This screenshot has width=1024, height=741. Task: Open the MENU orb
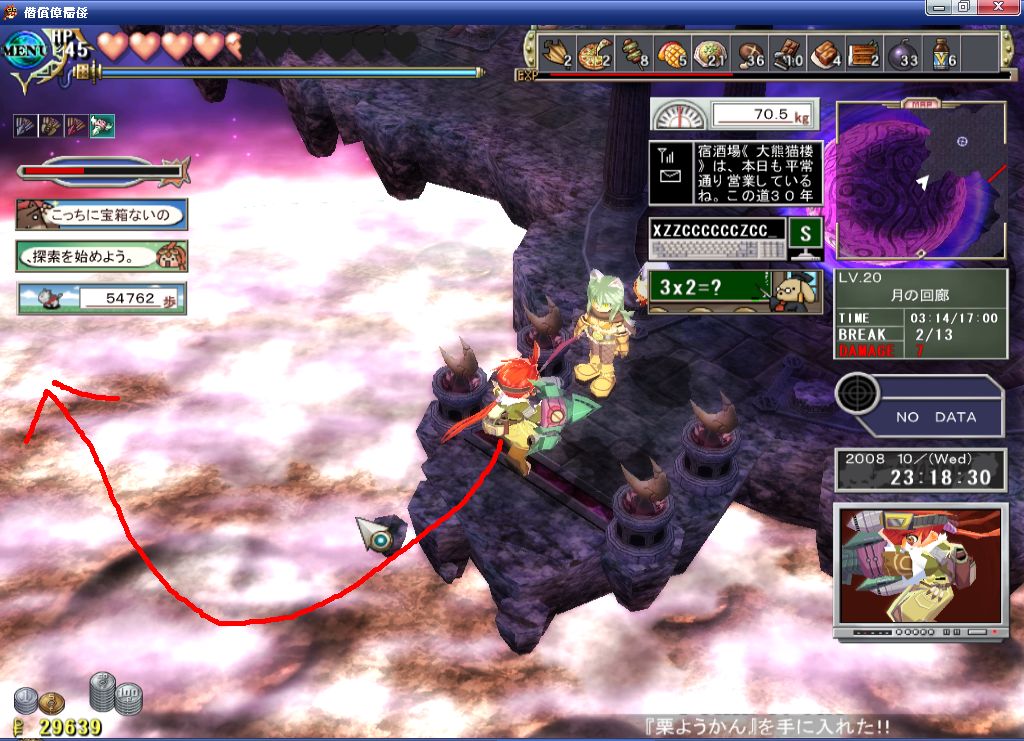pos(27,50)
